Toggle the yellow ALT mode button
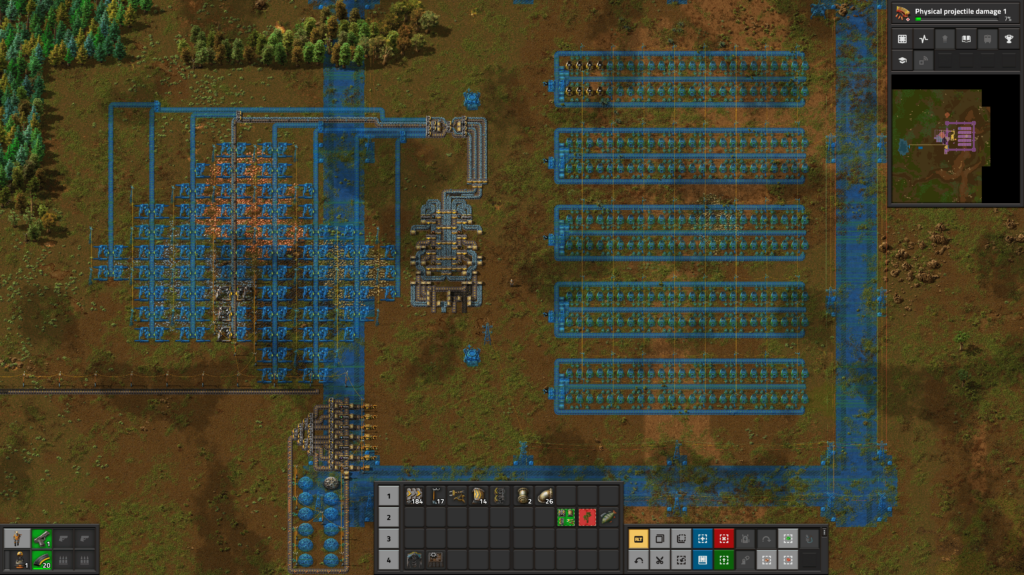 638,539
